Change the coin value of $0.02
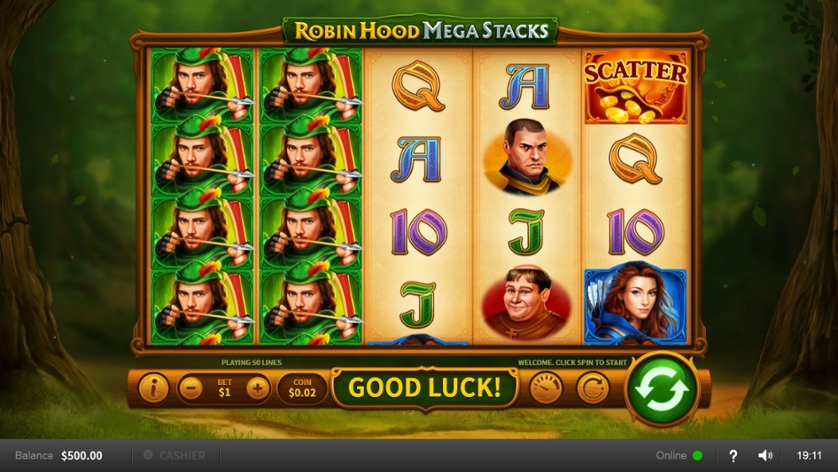Viewport: 838px width, 472px height. (x=301, y=388)
